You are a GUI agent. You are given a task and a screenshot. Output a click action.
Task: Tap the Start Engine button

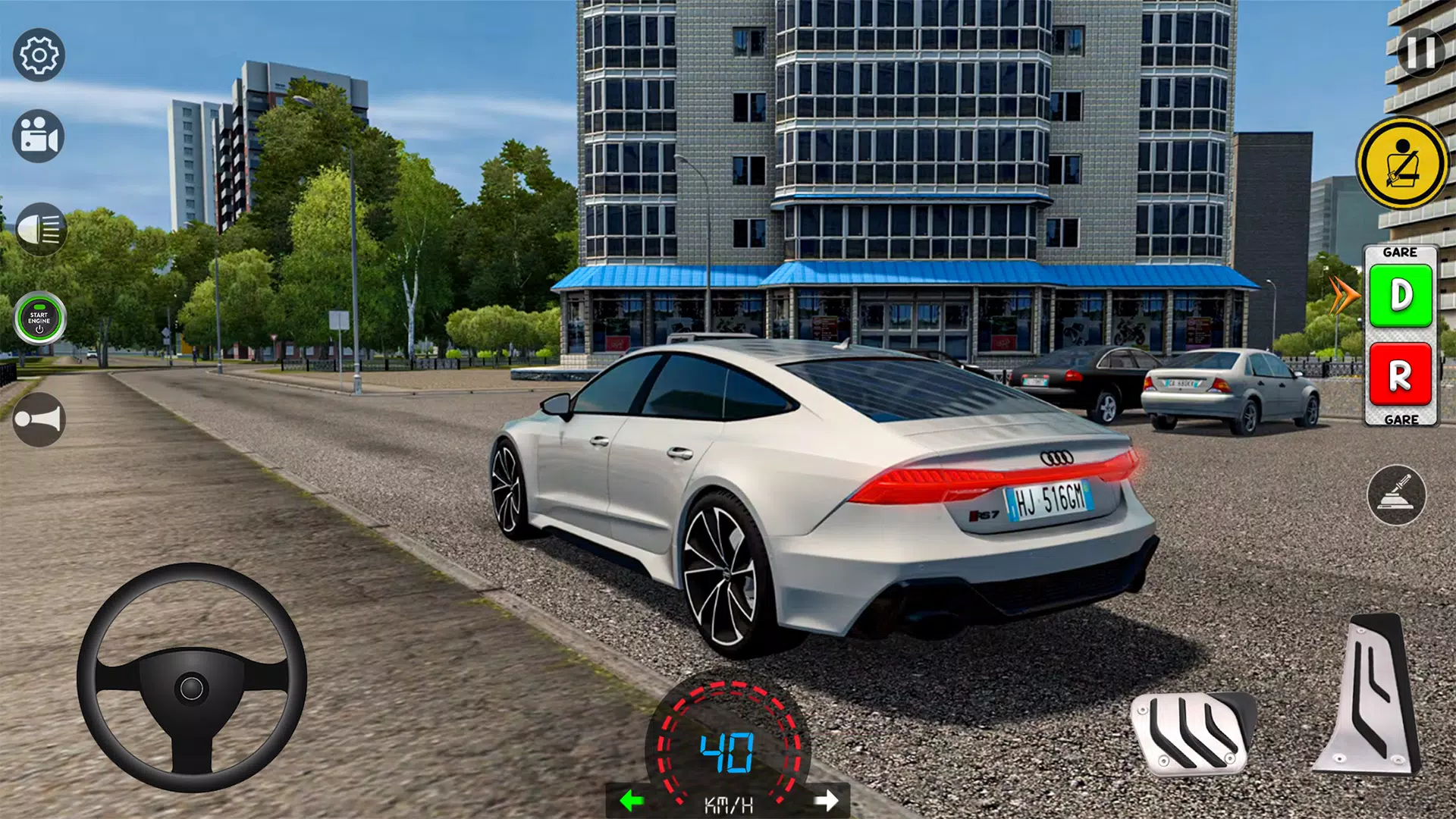(39, 318)
